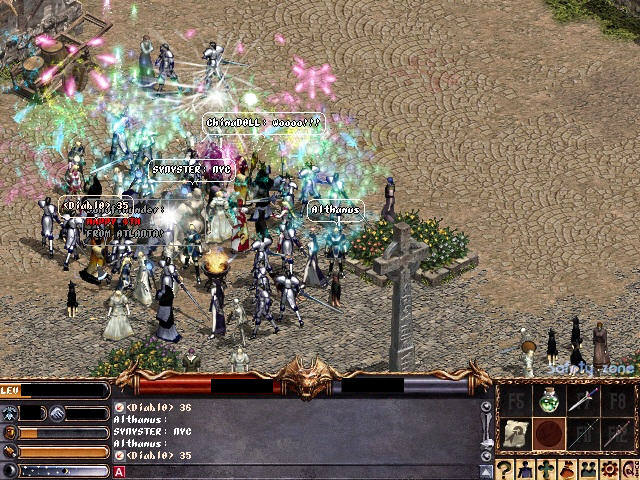Click the green cross menu button
The image size is (640, 480).
pyautogui.click(x=545, y=469)
